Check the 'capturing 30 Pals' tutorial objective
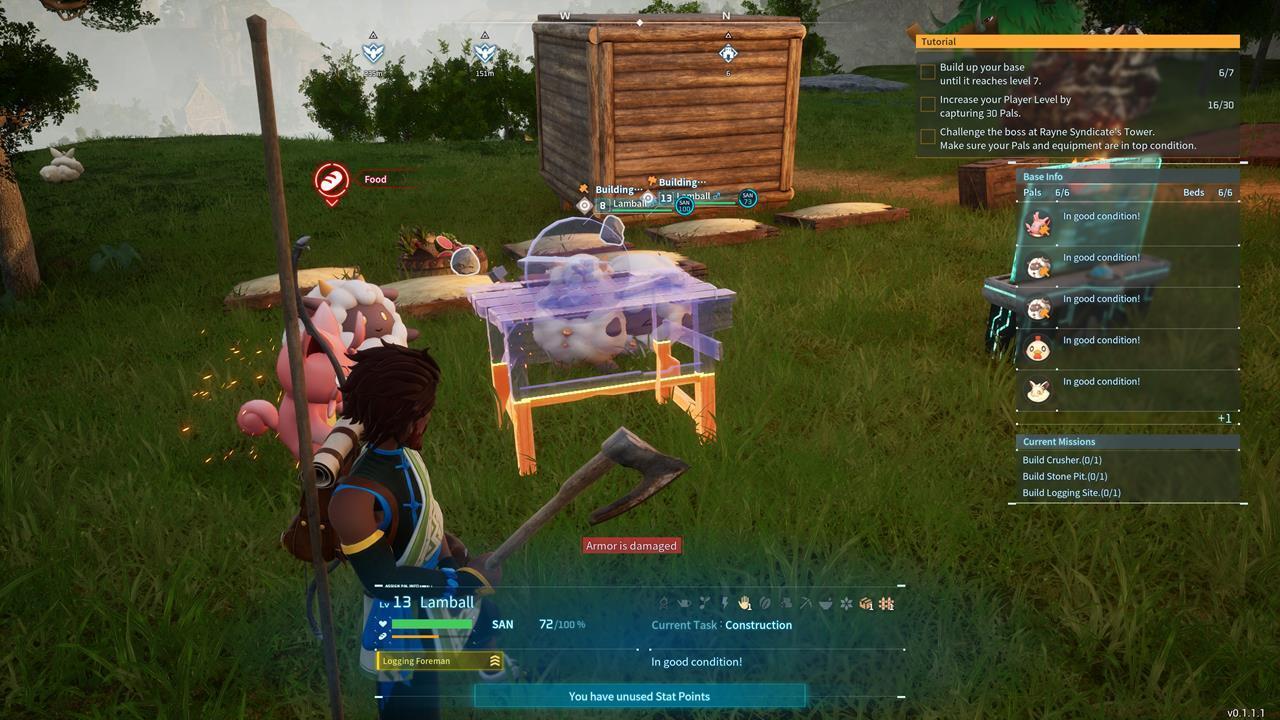The image size is (1280, 720). point(927,105)
